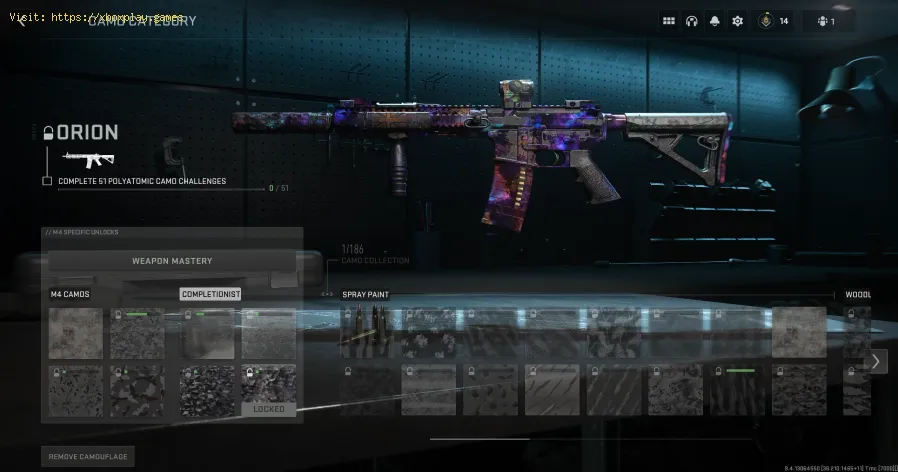This screenshot has height=472, width=898.
Task: Show next camo page with right arrow
Action: 876,361
